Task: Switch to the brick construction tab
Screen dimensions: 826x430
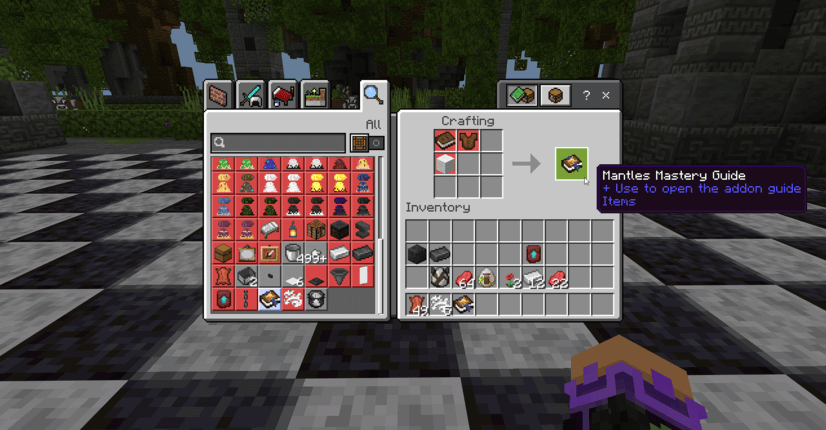Action: point(219,95)
